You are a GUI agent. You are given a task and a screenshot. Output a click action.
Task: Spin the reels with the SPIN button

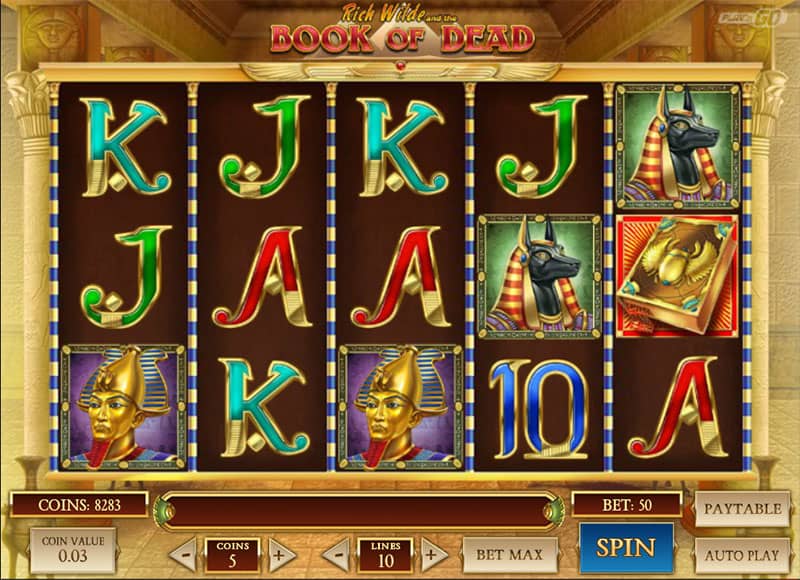[626, 548]
